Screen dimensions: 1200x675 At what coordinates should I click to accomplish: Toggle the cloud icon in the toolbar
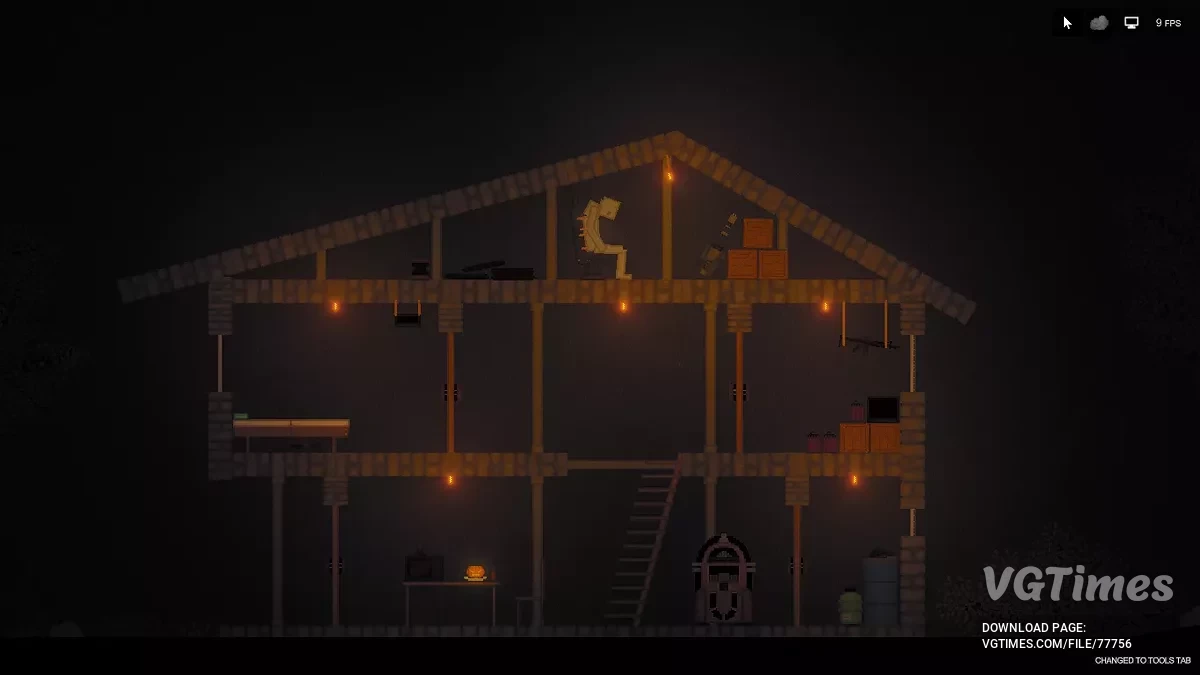coord(1099,23)
